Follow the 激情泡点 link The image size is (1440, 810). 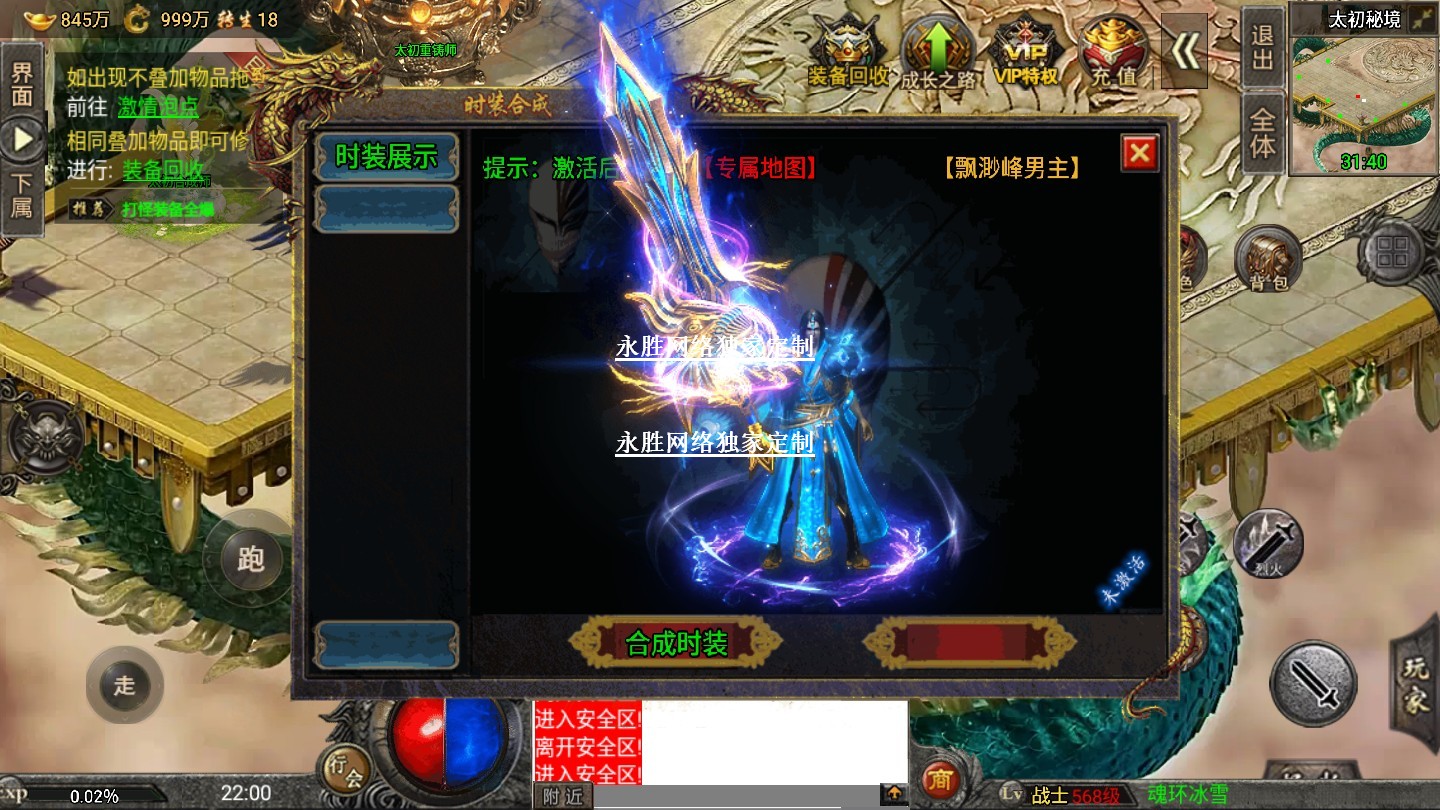coord(158,107)
